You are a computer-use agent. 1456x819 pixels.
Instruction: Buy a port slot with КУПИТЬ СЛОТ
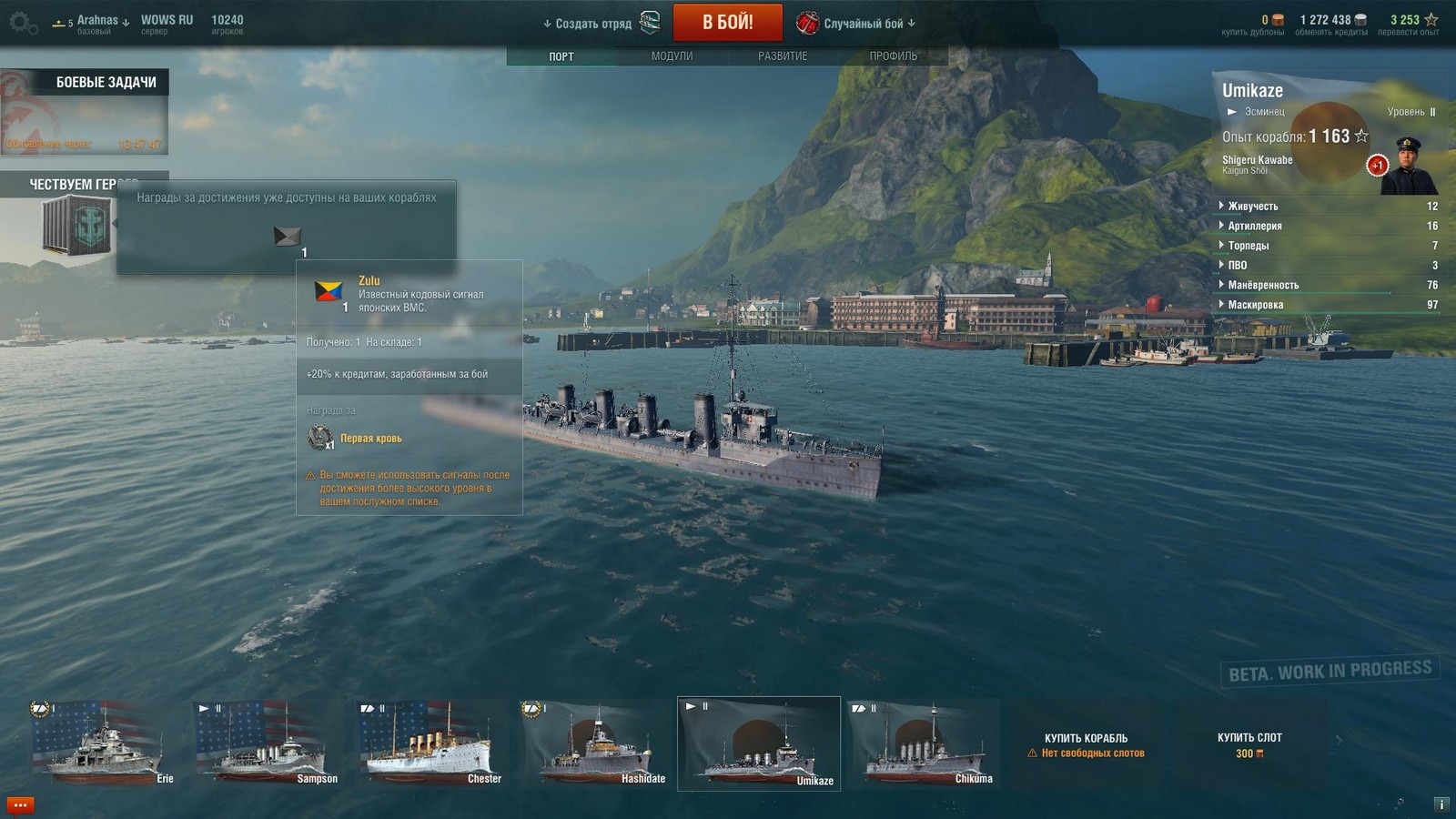[x=1249, y=744]
